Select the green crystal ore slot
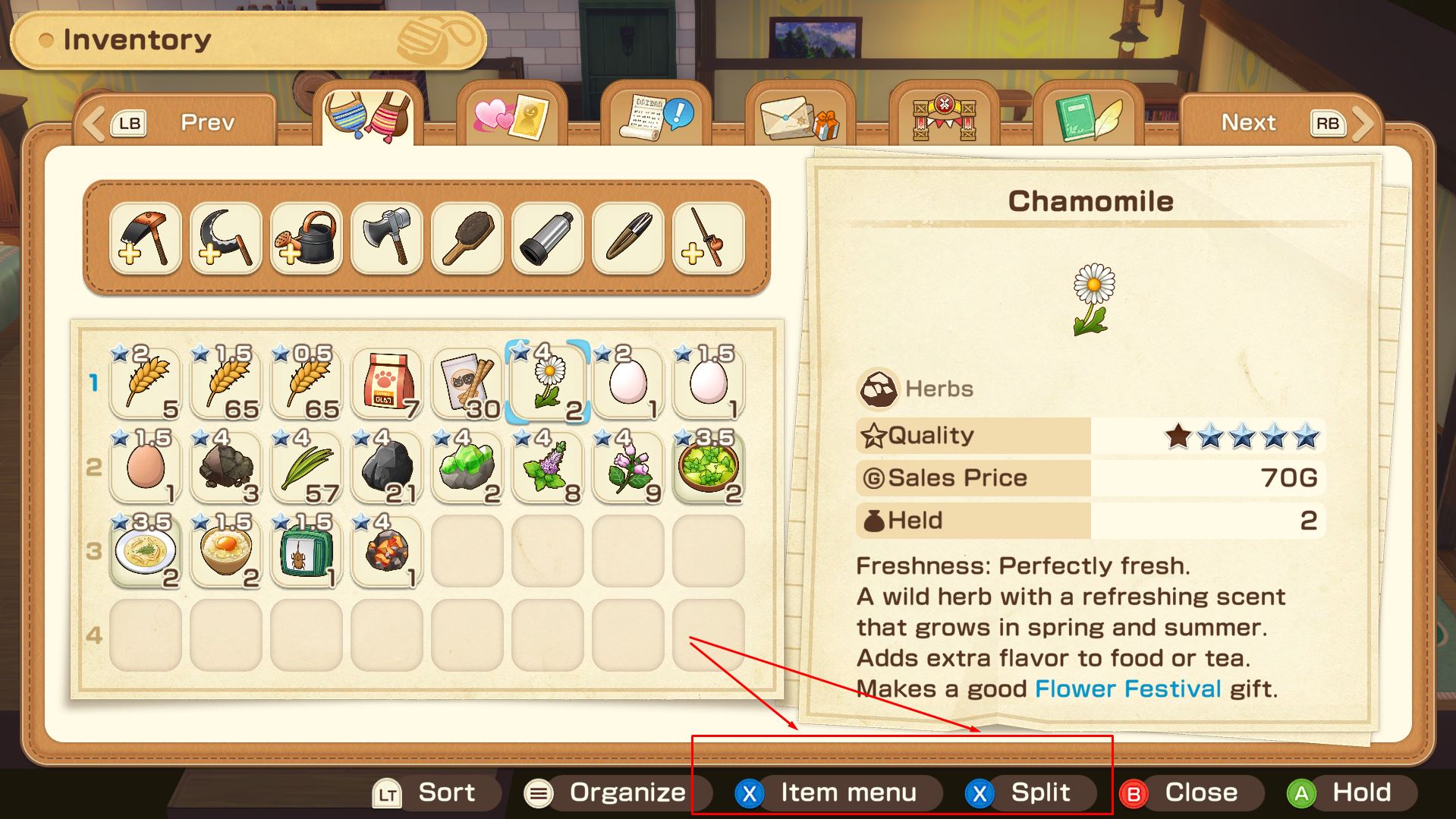The width and height of the screenshot is (1456, 819). [467, 467]
